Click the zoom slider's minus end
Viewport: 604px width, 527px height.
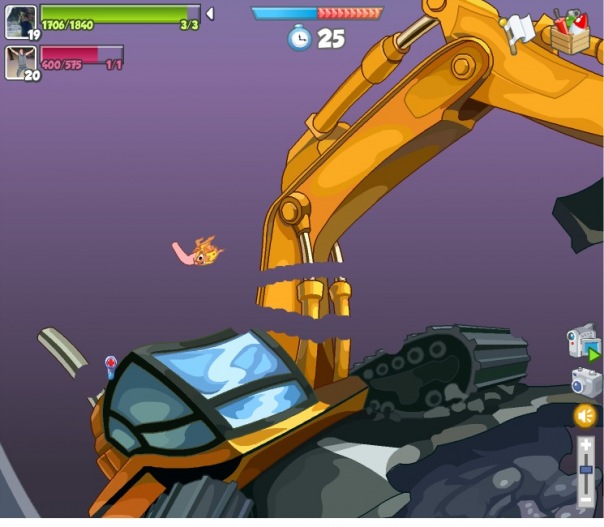(x=586, y=498)
